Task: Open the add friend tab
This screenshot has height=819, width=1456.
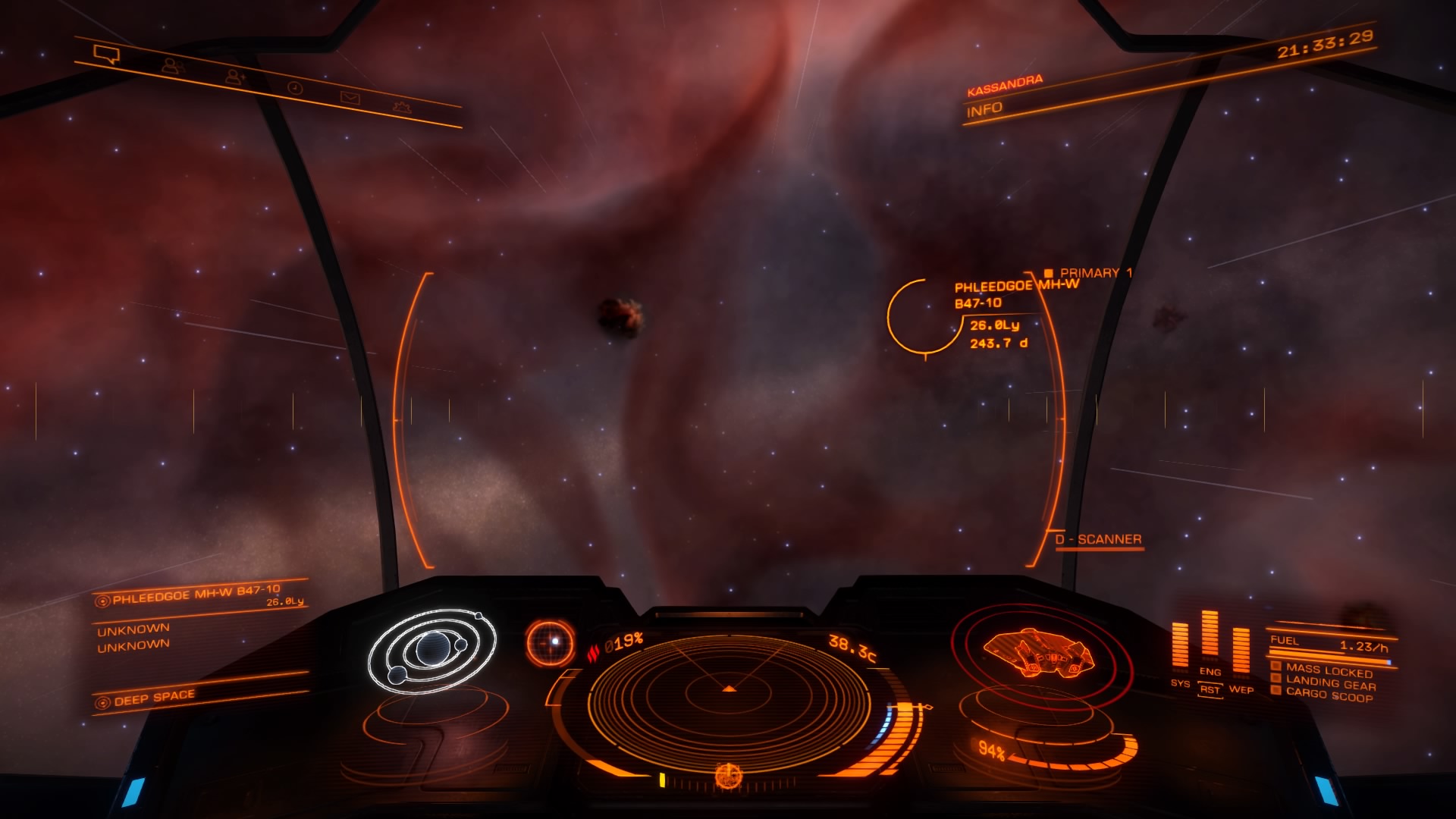Action: (x=234, y=77)
